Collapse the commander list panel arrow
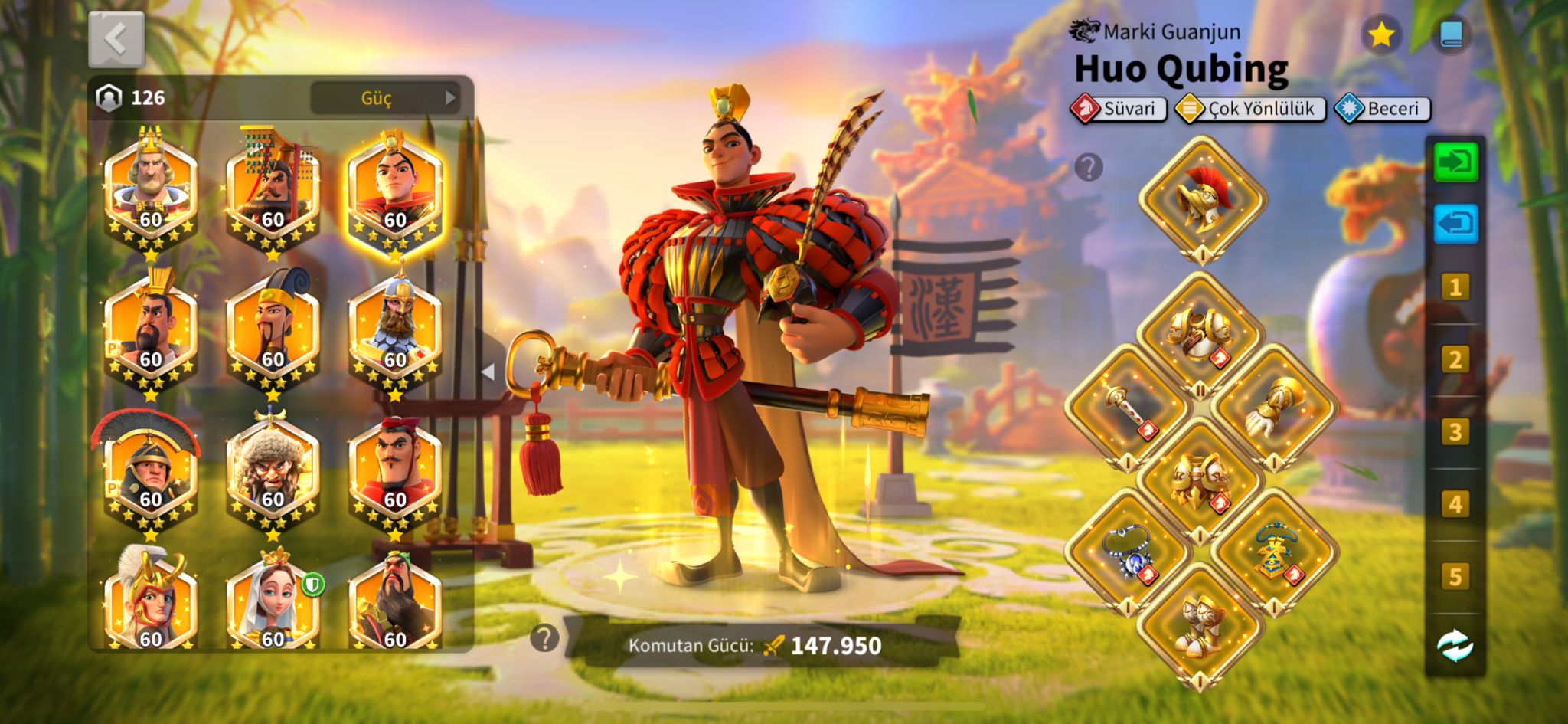The width and height of the screenshot is (1568, 724). (x=488, y=372)
